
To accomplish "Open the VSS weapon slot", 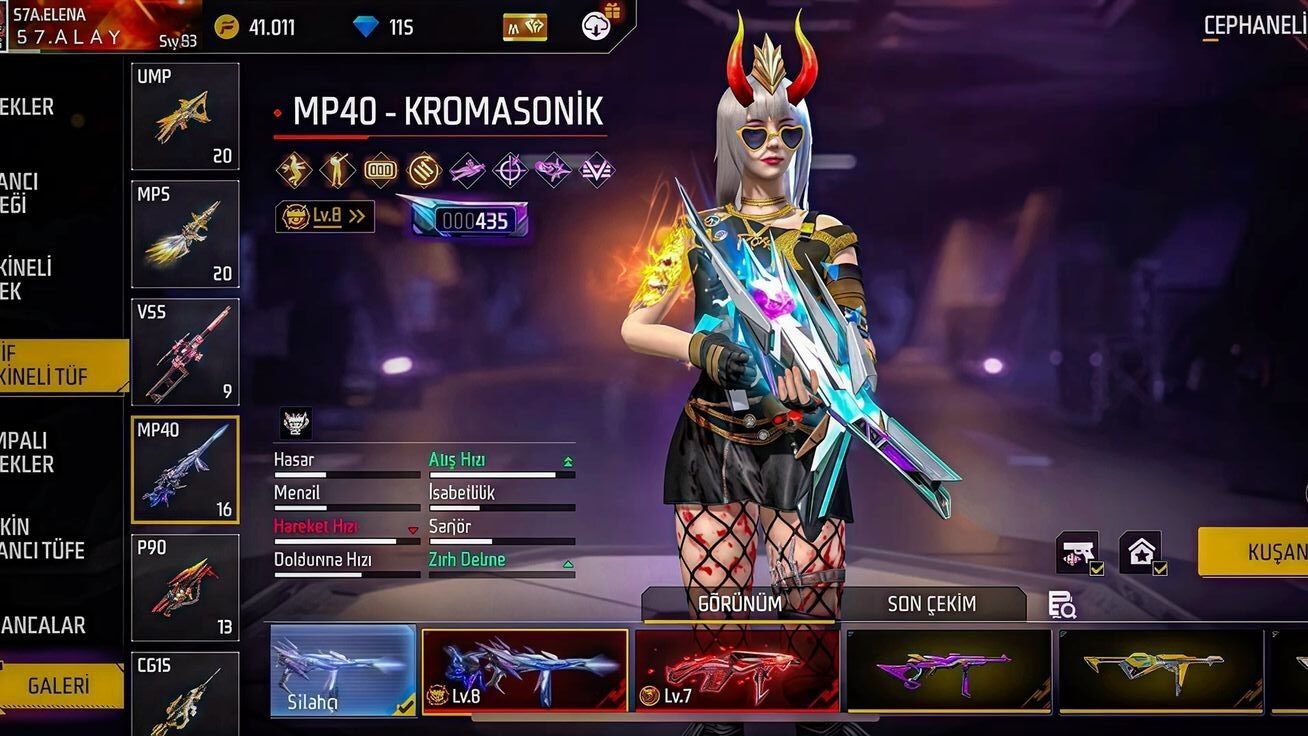I will (x=185, y=351).
